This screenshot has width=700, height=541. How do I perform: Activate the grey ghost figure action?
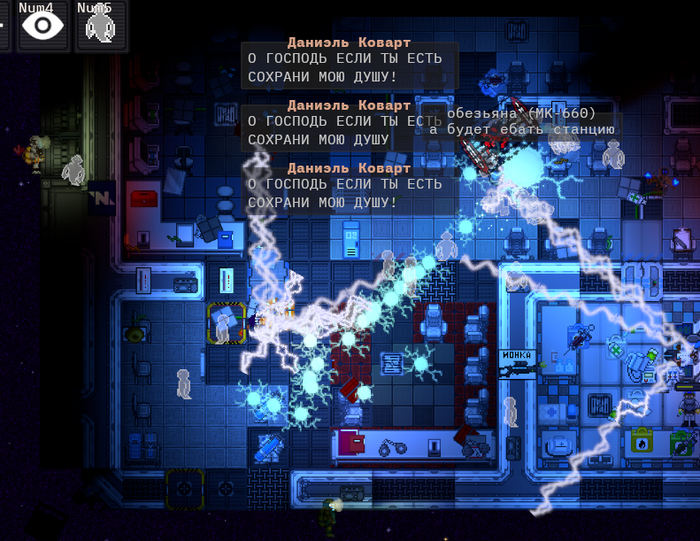pyautogui.click(x=99, y=26)
